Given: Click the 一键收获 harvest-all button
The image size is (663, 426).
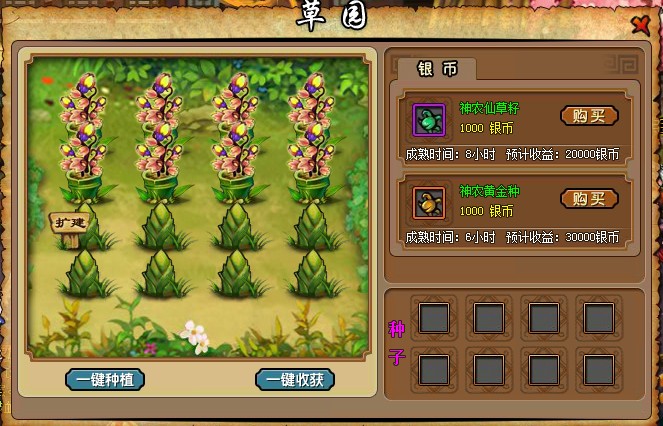Looking at the screenshot, I should pos(294,380).
